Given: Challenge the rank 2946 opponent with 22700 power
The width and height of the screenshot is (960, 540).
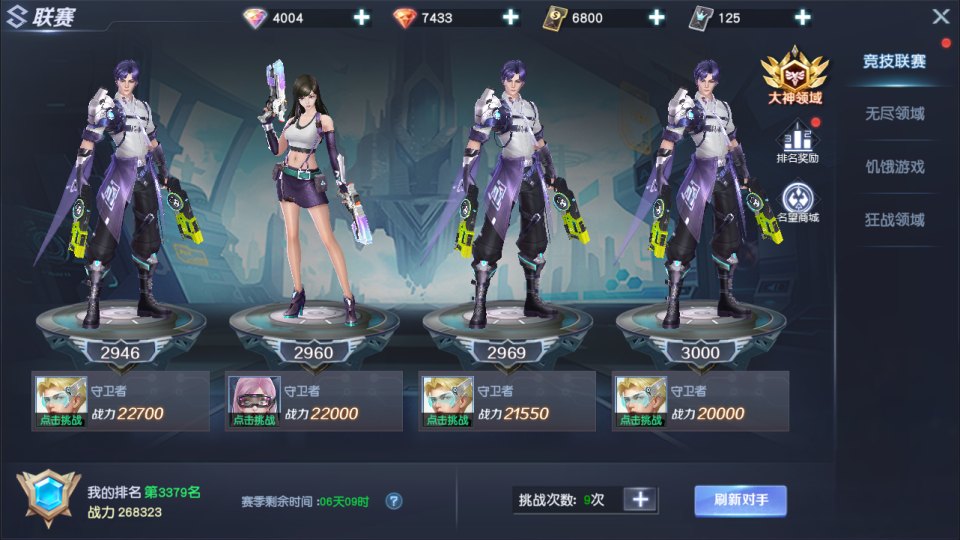Looking at the screenshot, I should (60, 402).
